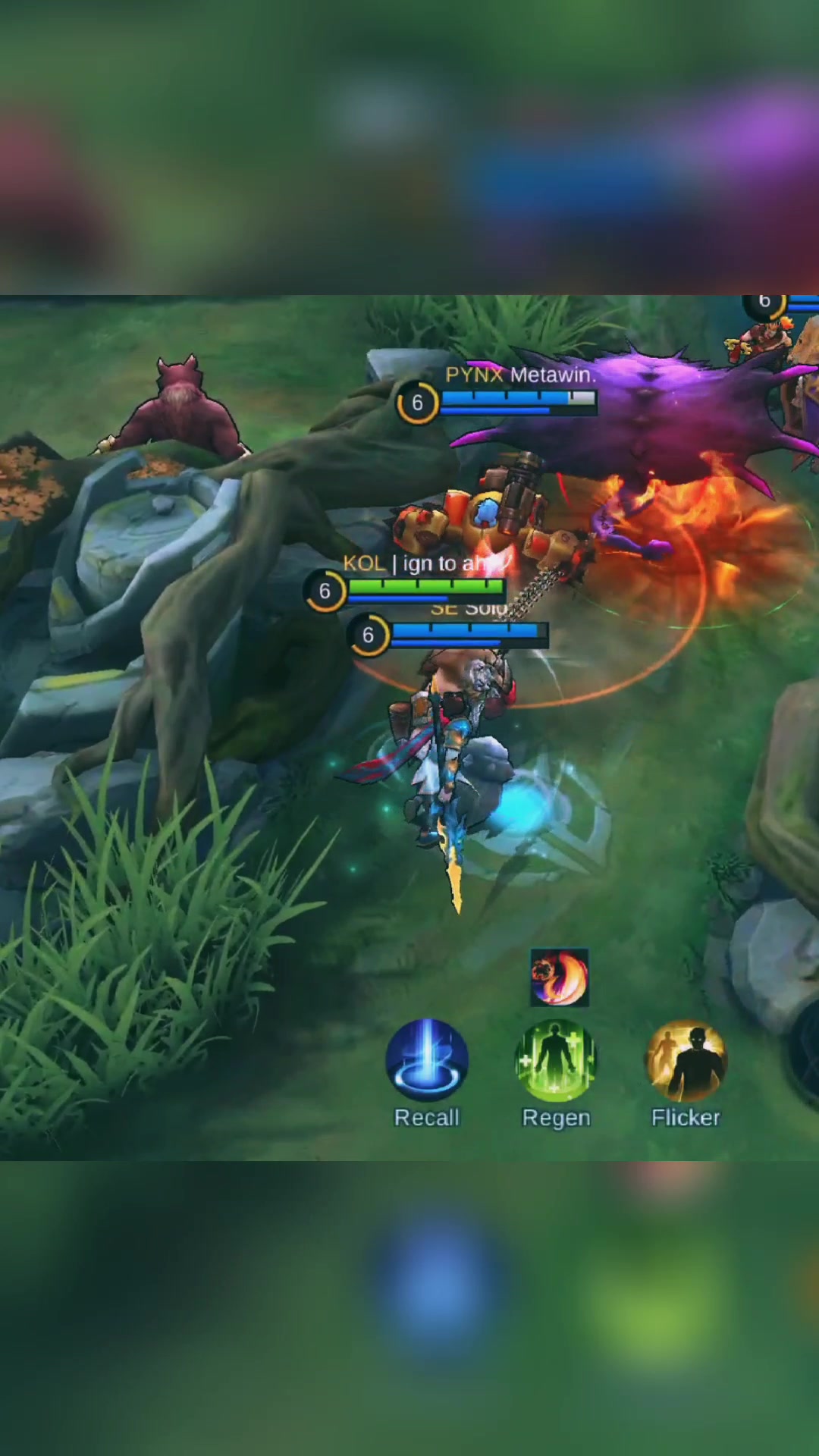The height and width of the screenshot is (1456, 819).
Task: Cast the Flicker battle spell
Action: (x=686, y=1060)
